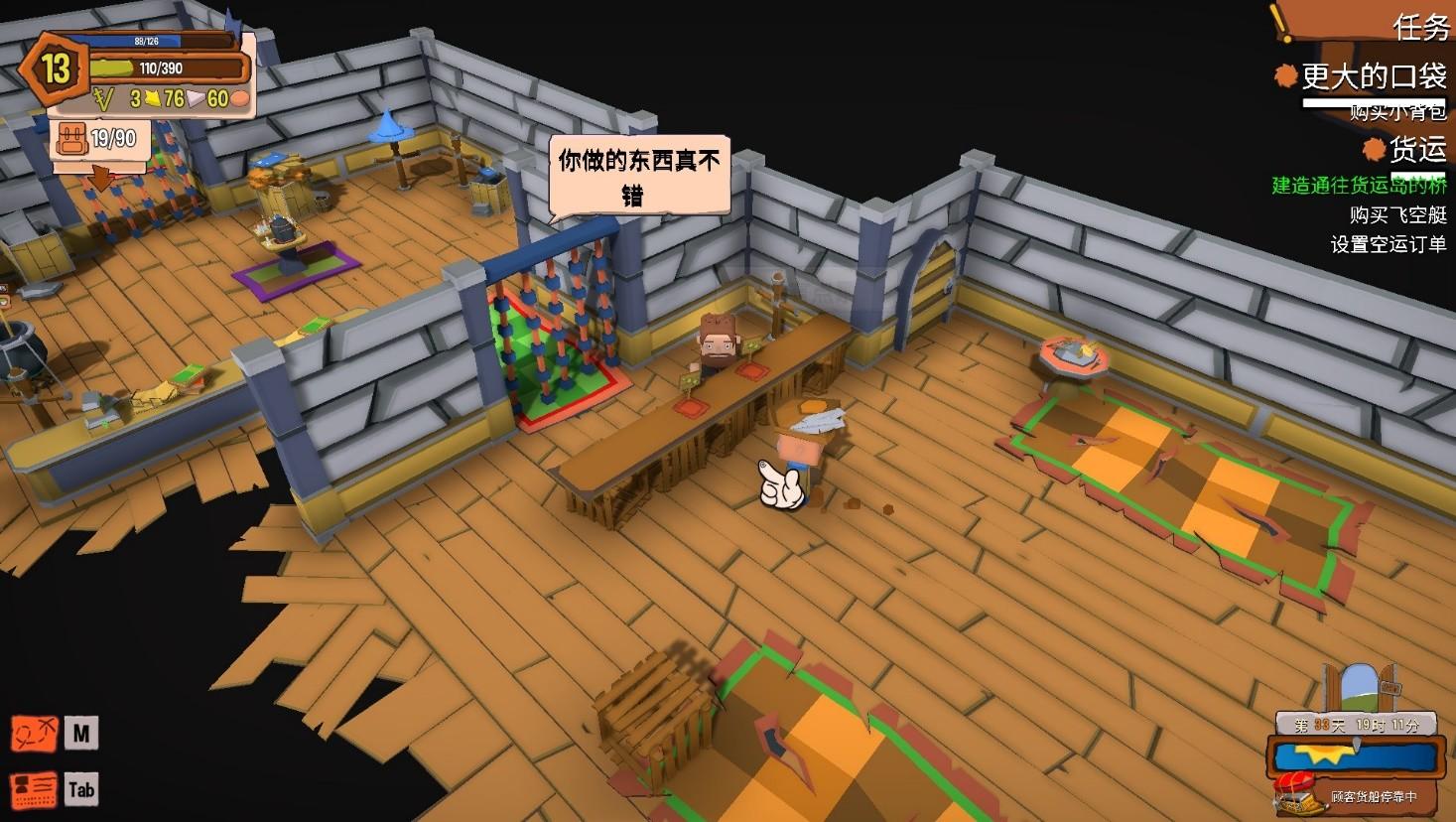This screenshot has width=1456, height=822.
Task: Expand the 货运 quest objectives
Action: coord(1420,147)
